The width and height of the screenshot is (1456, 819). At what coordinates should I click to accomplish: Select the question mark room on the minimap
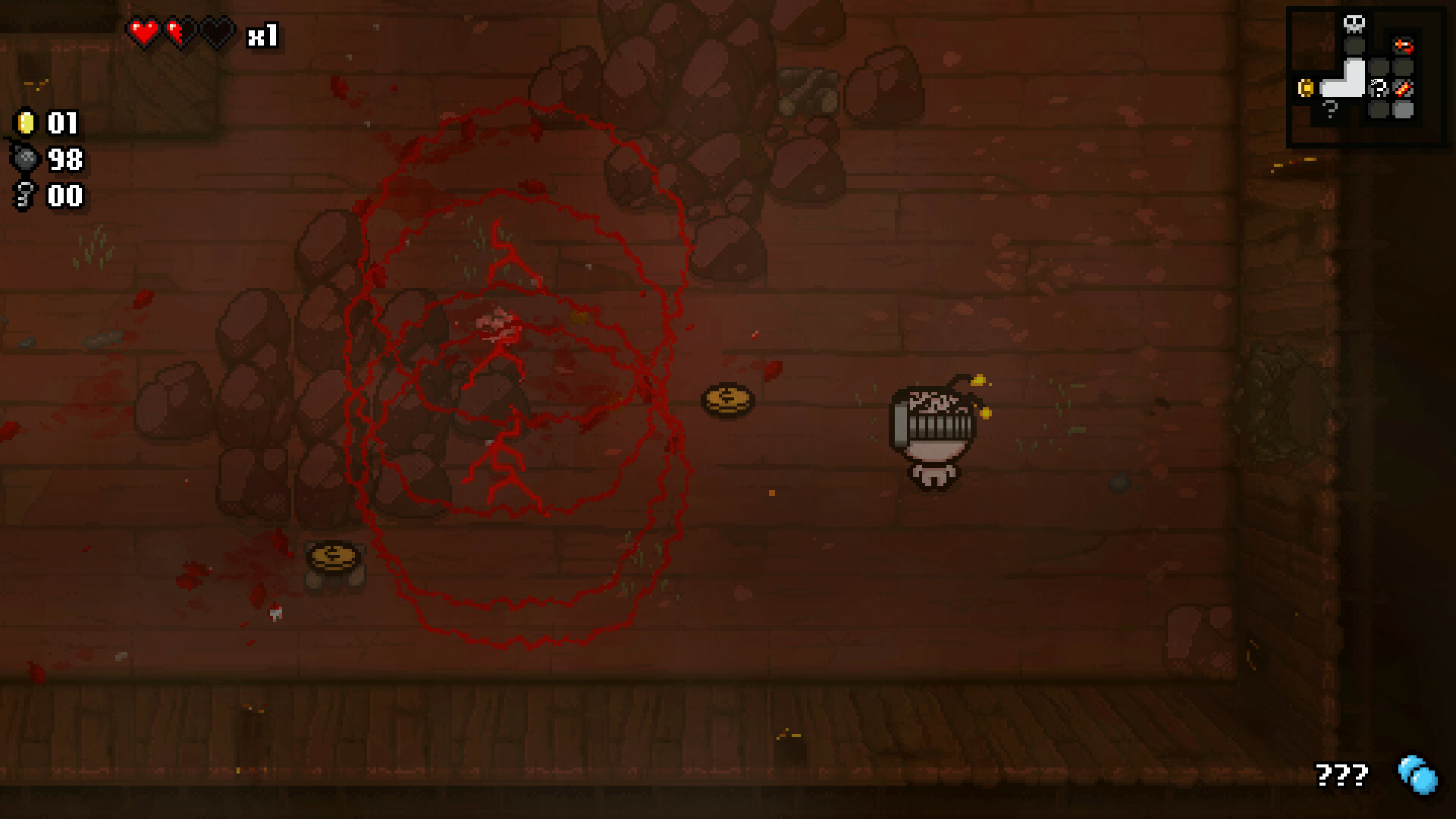pos(1329,109)
